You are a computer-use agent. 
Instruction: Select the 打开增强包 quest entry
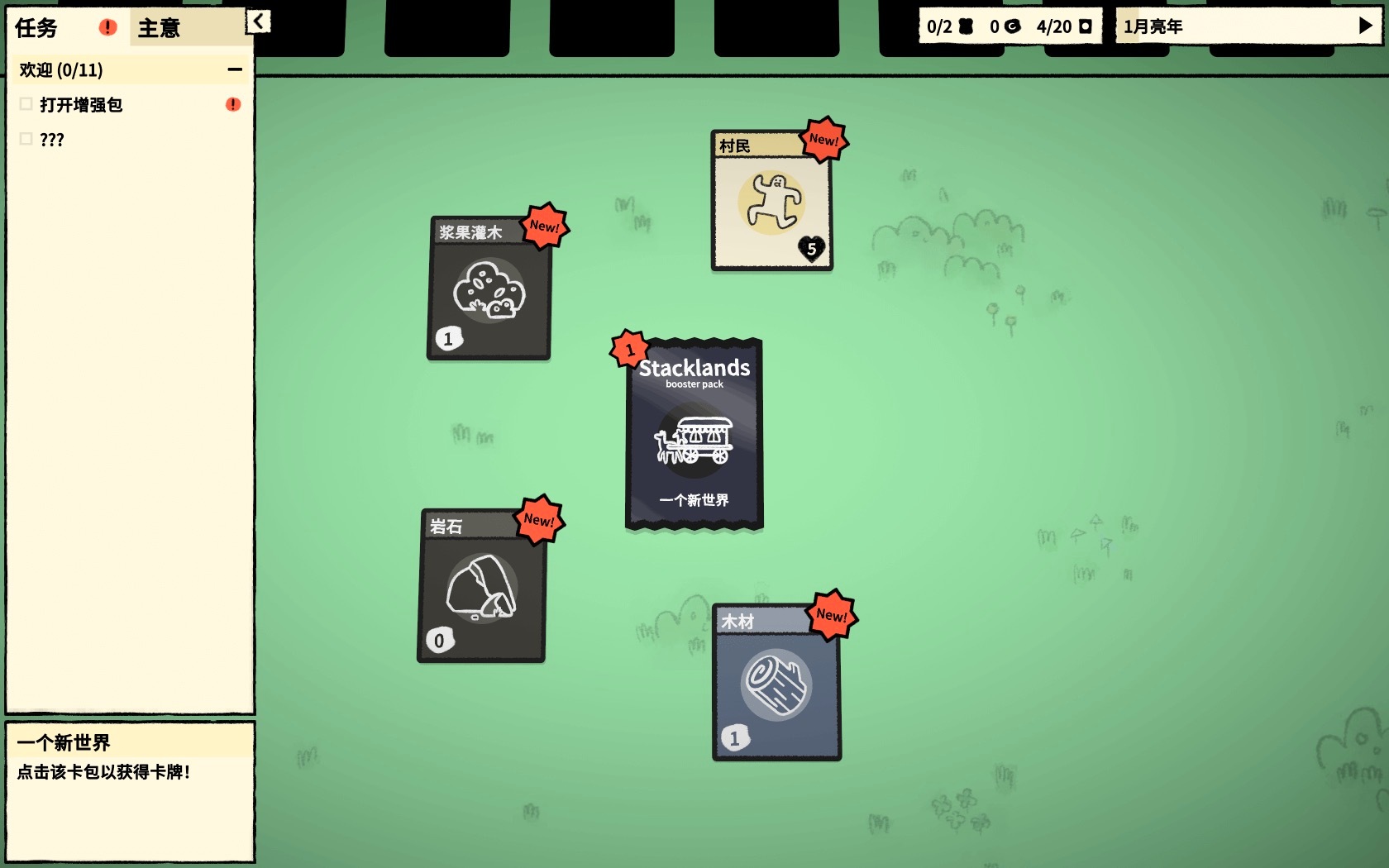[81, 105]
